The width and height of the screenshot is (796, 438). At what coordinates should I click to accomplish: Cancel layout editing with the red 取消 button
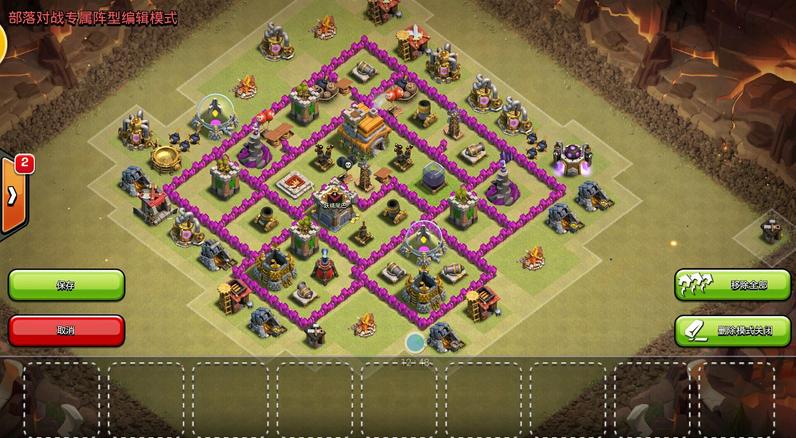tap(66, 329)
